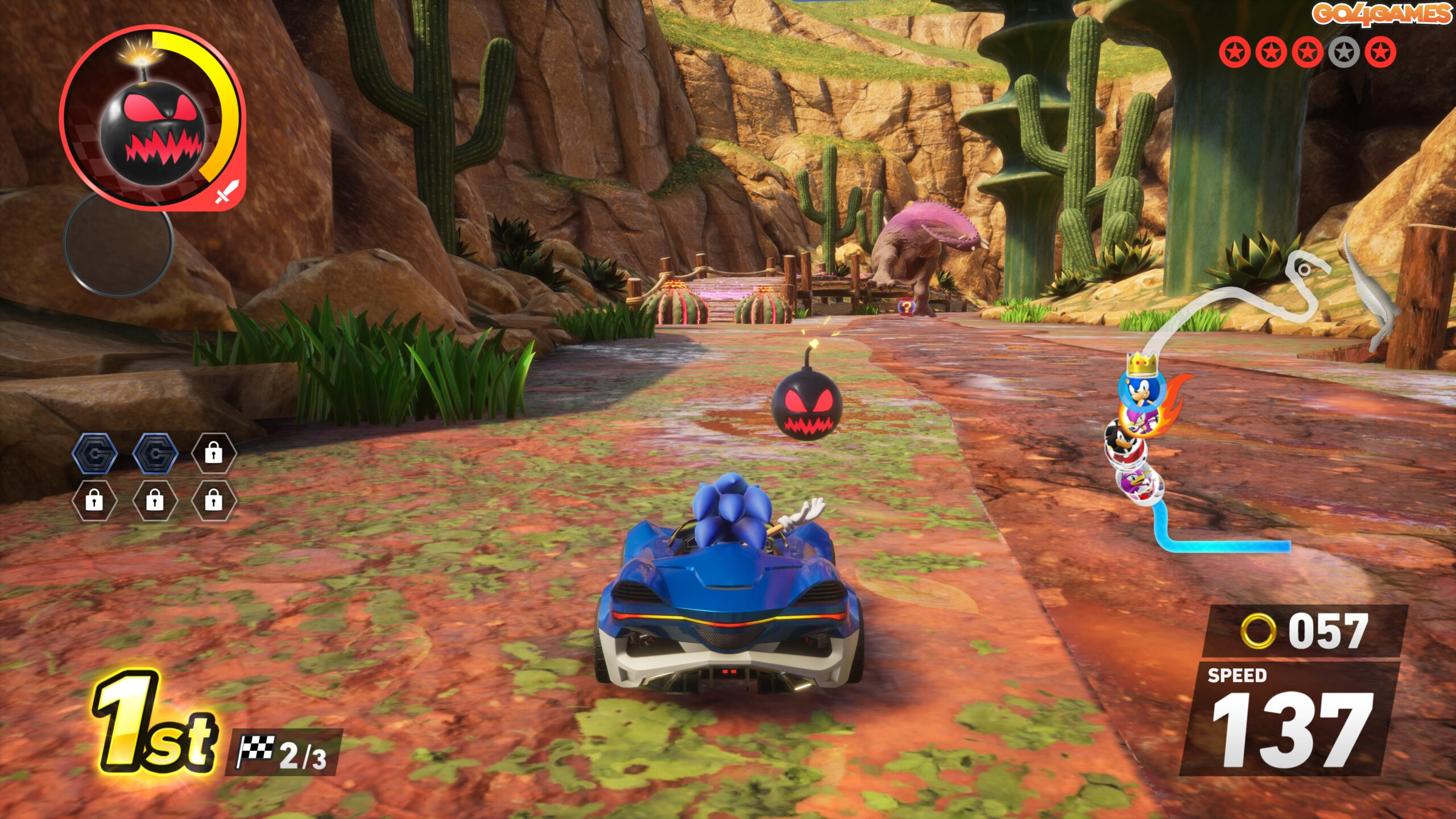Screen dimensions: 1456x819
Task: Select the gray star in the star row
Action: (1343, 53)
